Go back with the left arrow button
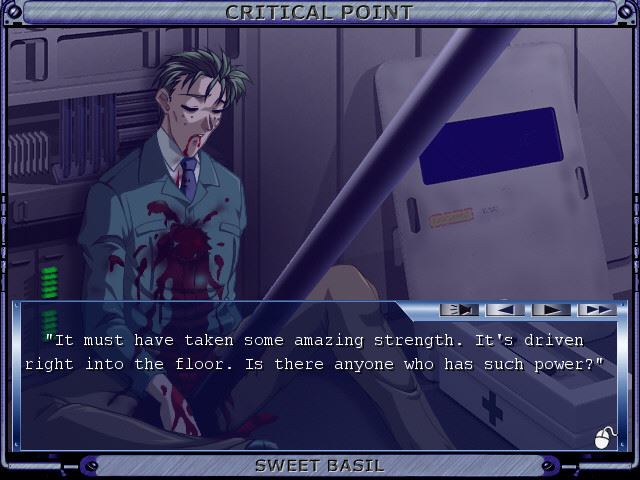This screenshot has height=480, width=640. pos(505,310)
